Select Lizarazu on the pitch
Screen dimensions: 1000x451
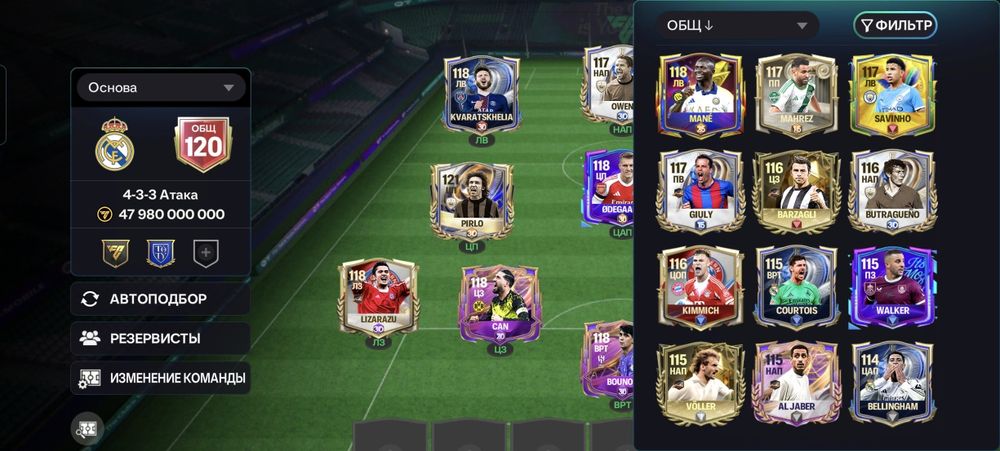[378, 298]
